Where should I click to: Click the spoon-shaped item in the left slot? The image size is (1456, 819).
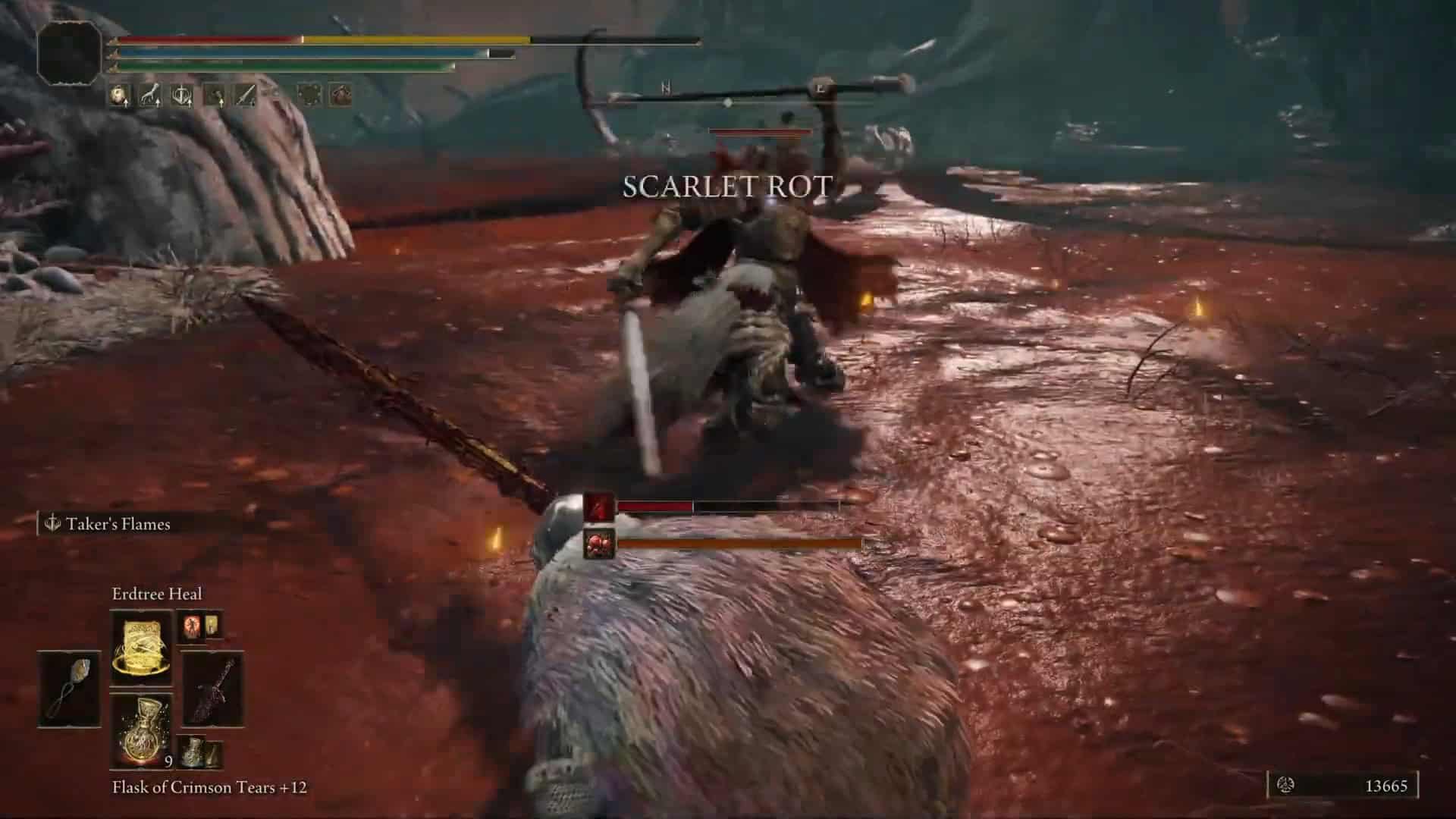click(68, 688)
